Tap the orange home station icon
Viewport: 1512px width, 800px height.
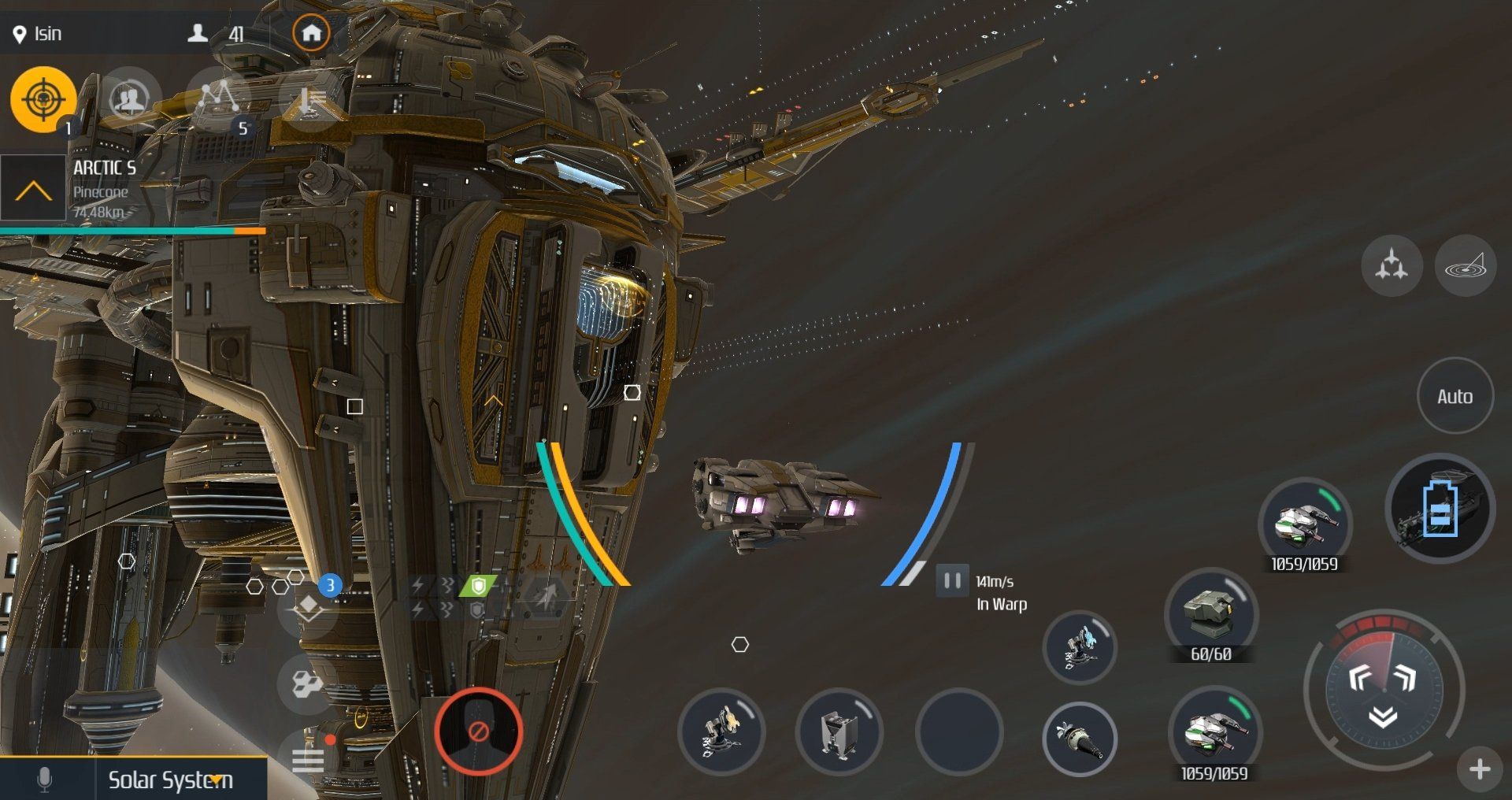311,33
